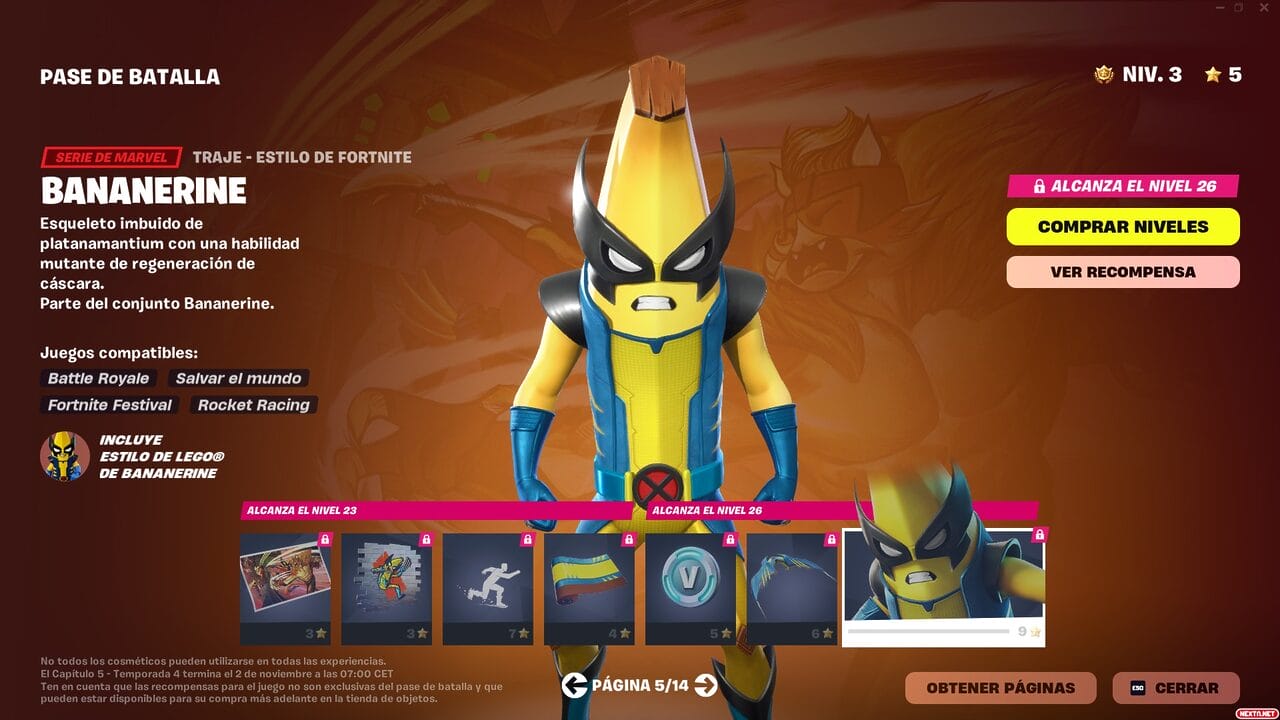1280x720 pixels.
Task: Click Ver Recompensa
Action: tap(1122, 272)
